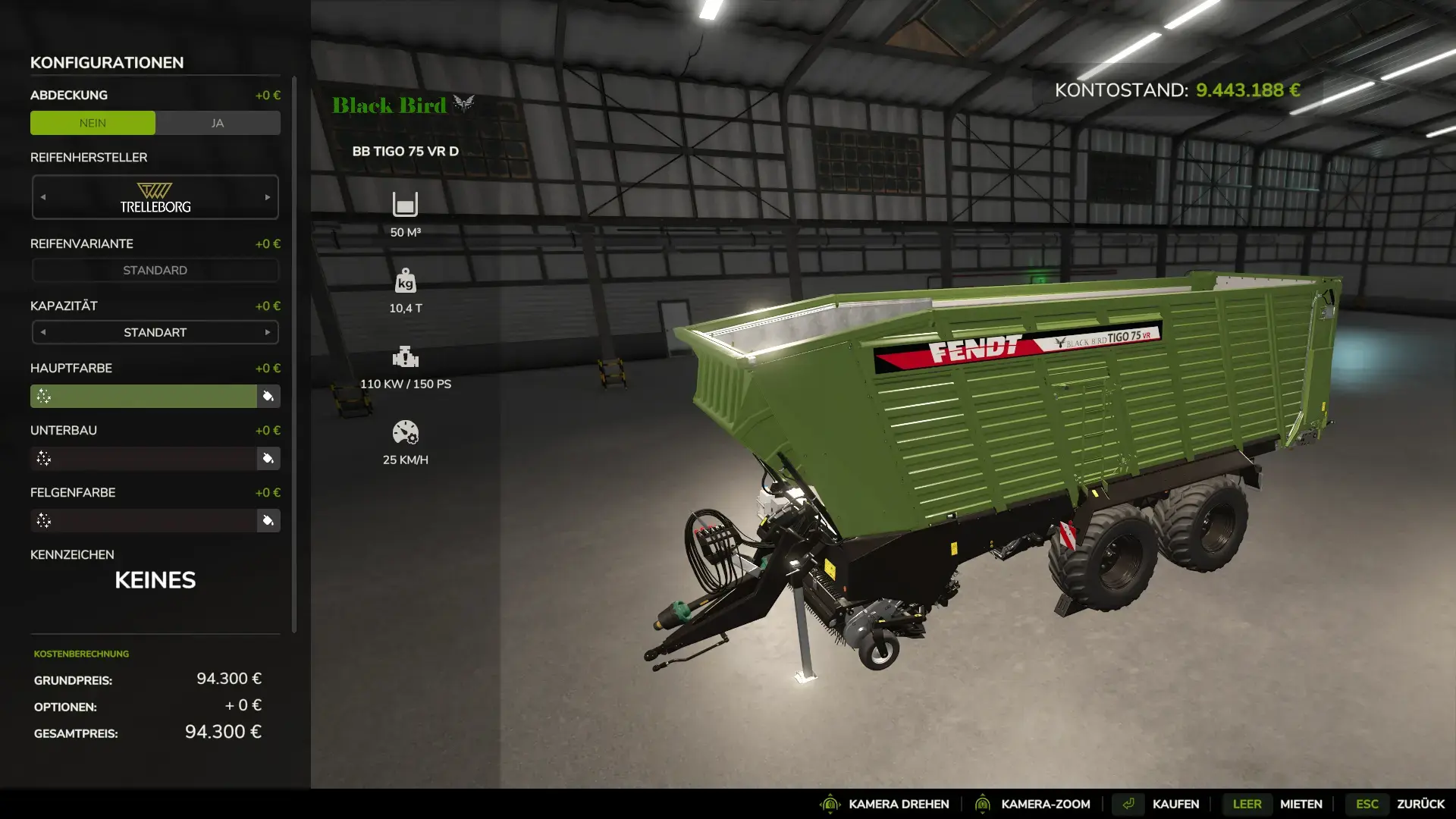The width and height of the screenshot is (1456, 819).
Task: Advance Kapazität to next option
Action: (268, 332)
